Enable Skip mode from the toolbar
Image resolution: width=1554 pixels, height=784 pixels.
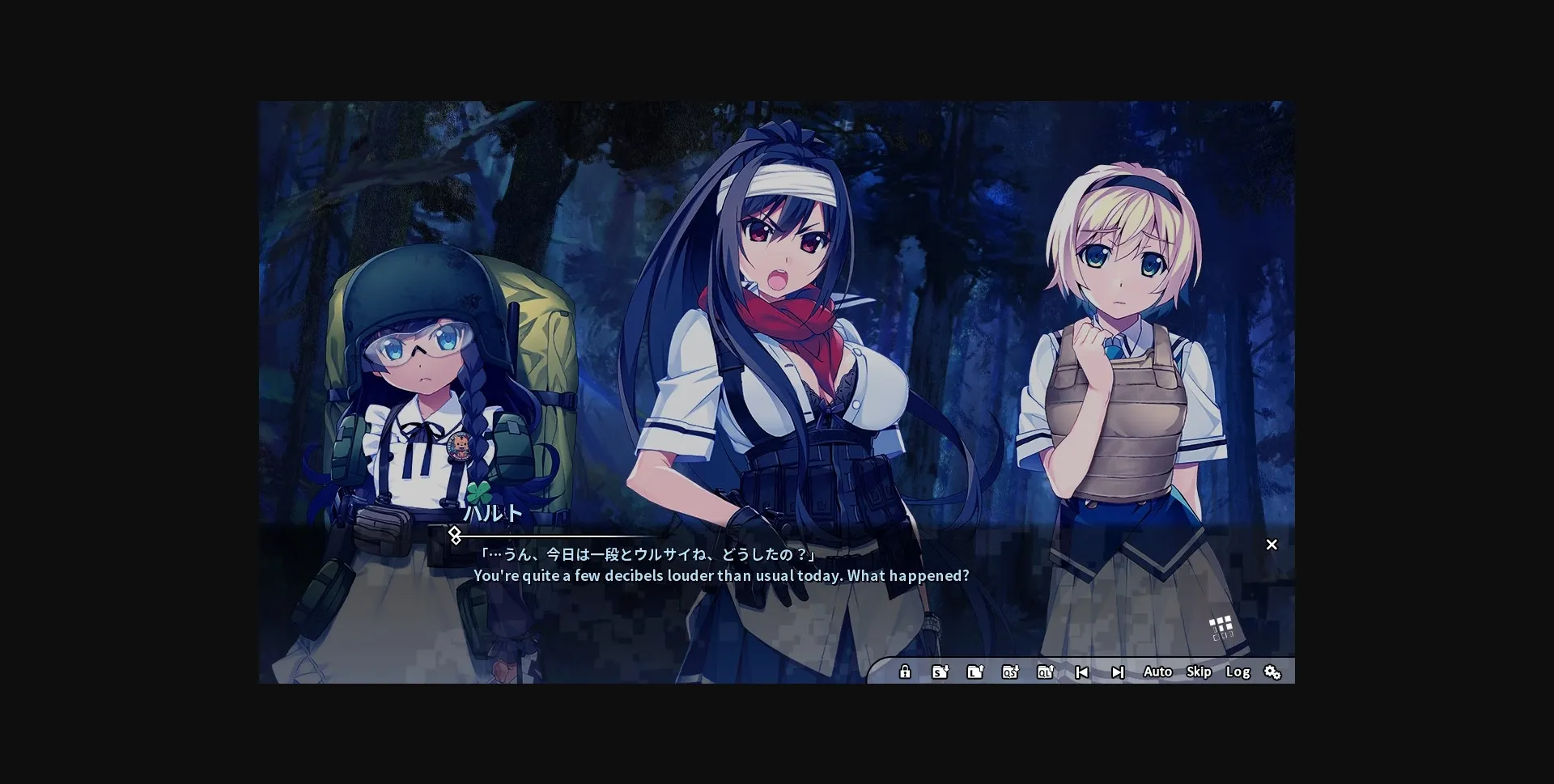(1199, 672)
